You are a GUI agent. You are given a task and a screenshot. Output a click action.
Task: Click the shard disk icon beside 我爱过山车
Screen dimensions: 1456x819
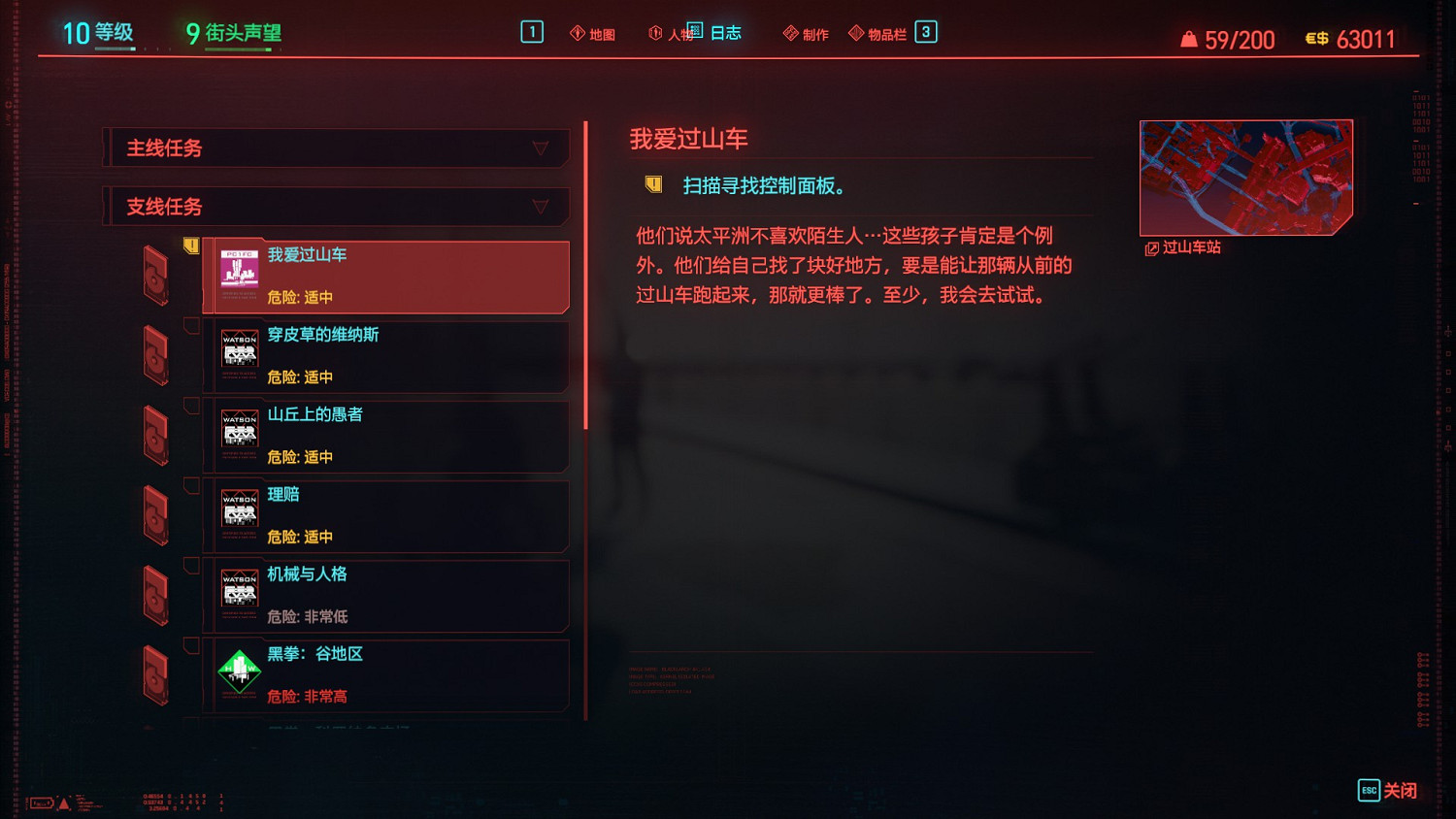155,276
